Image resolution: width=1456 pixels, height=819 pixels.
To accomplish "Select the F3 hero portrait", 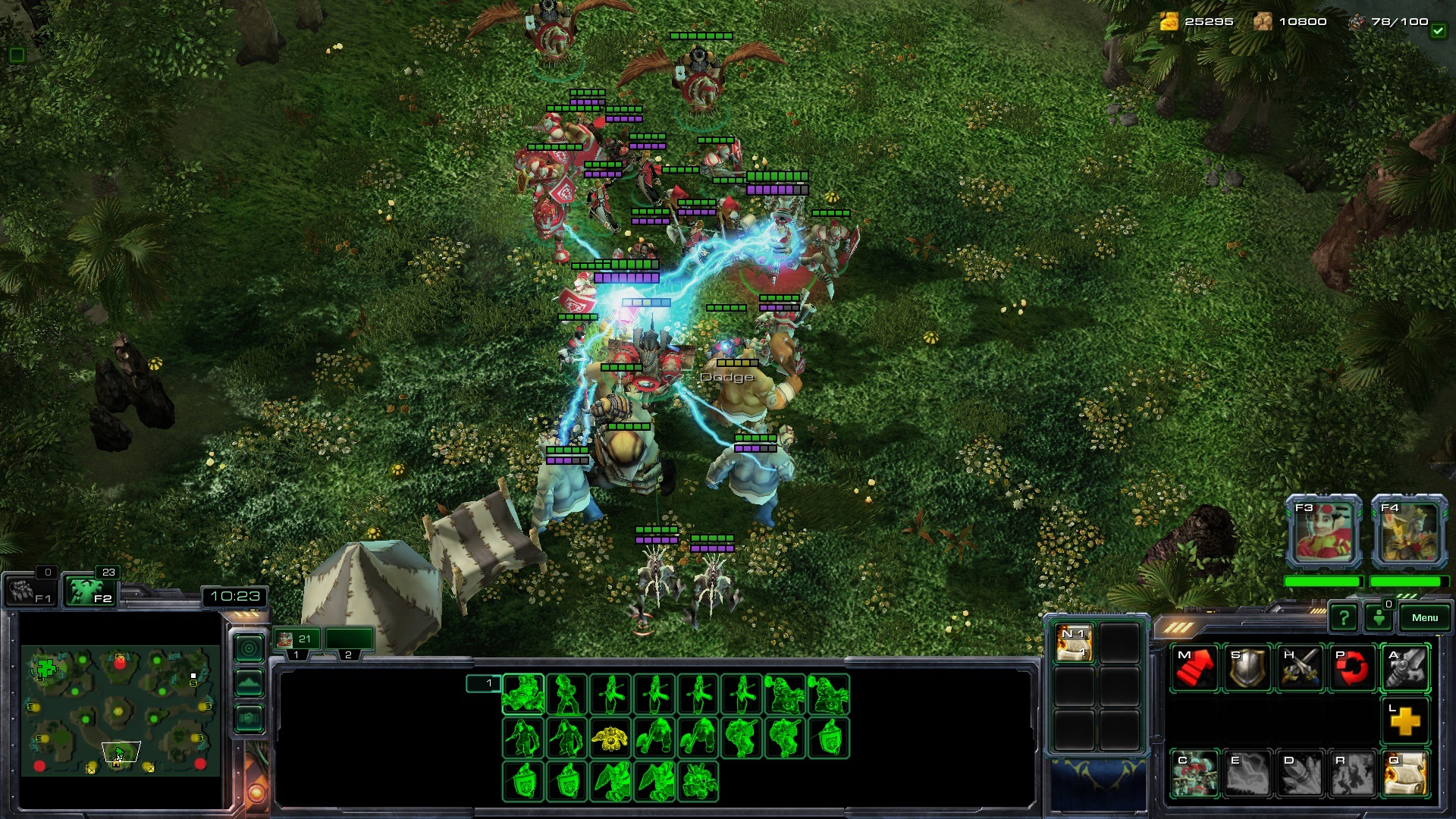I will 1323,532.
